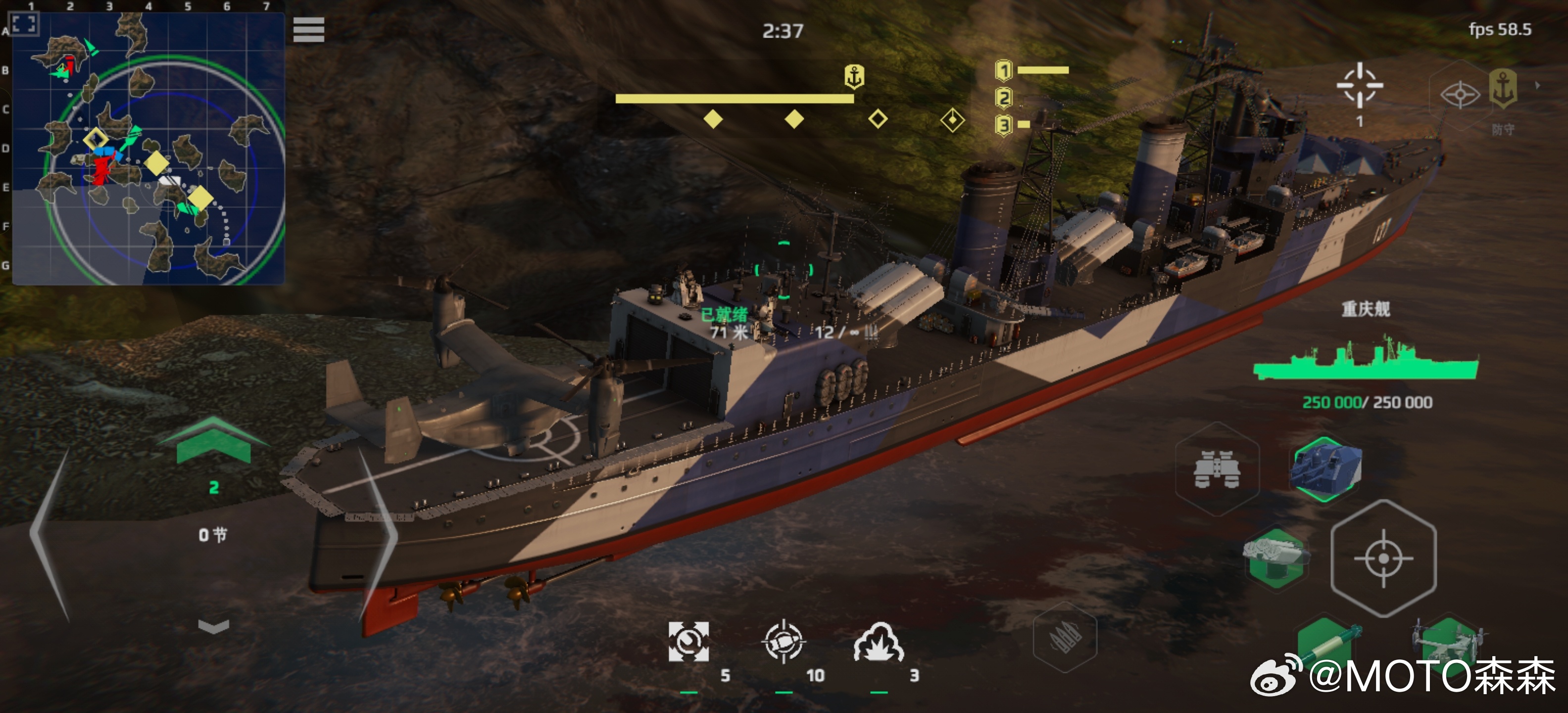This screenshot has height=713, width=1568.
Task: Select the anchor defense mode icon
Action: tap(1503, 89)
